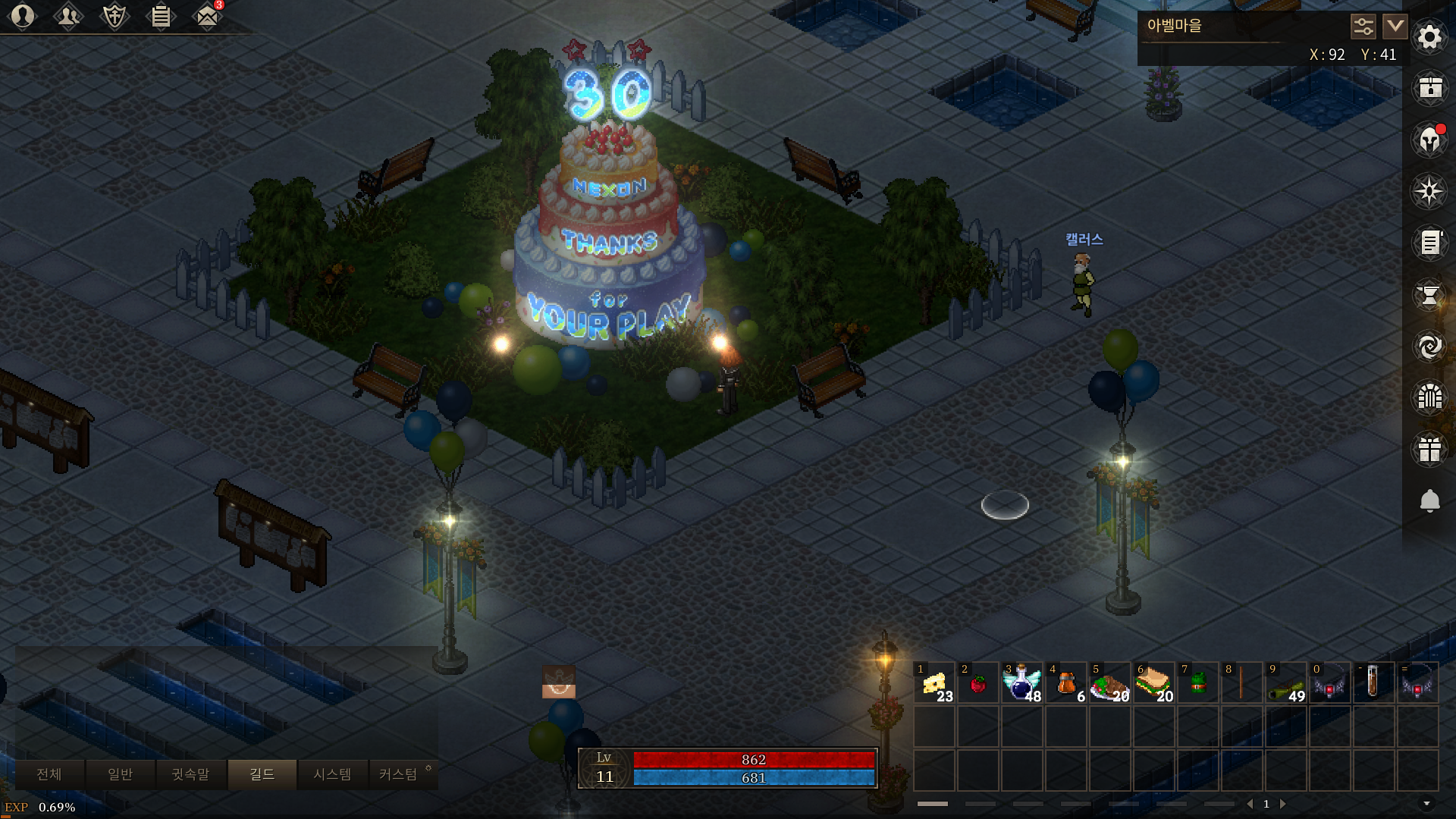Use the cheese in hotbar slot 1
This screenshot has width=1456, height=819.
point(934,684)
